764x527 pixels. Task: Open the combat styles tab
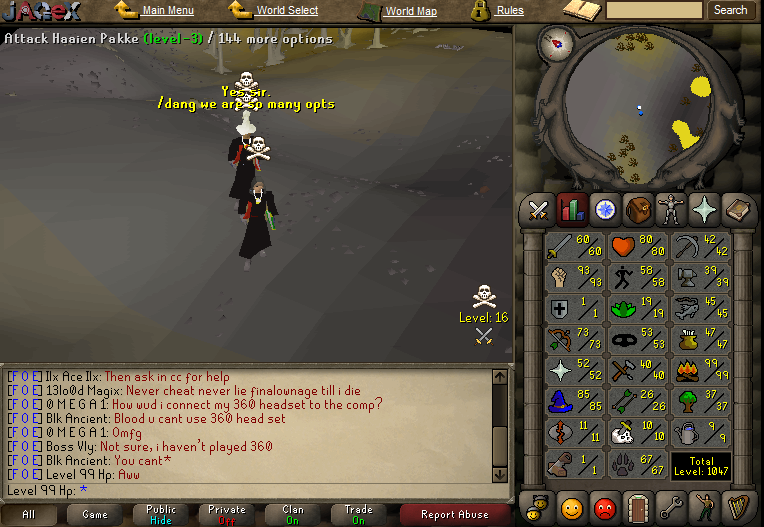[539, 210]
